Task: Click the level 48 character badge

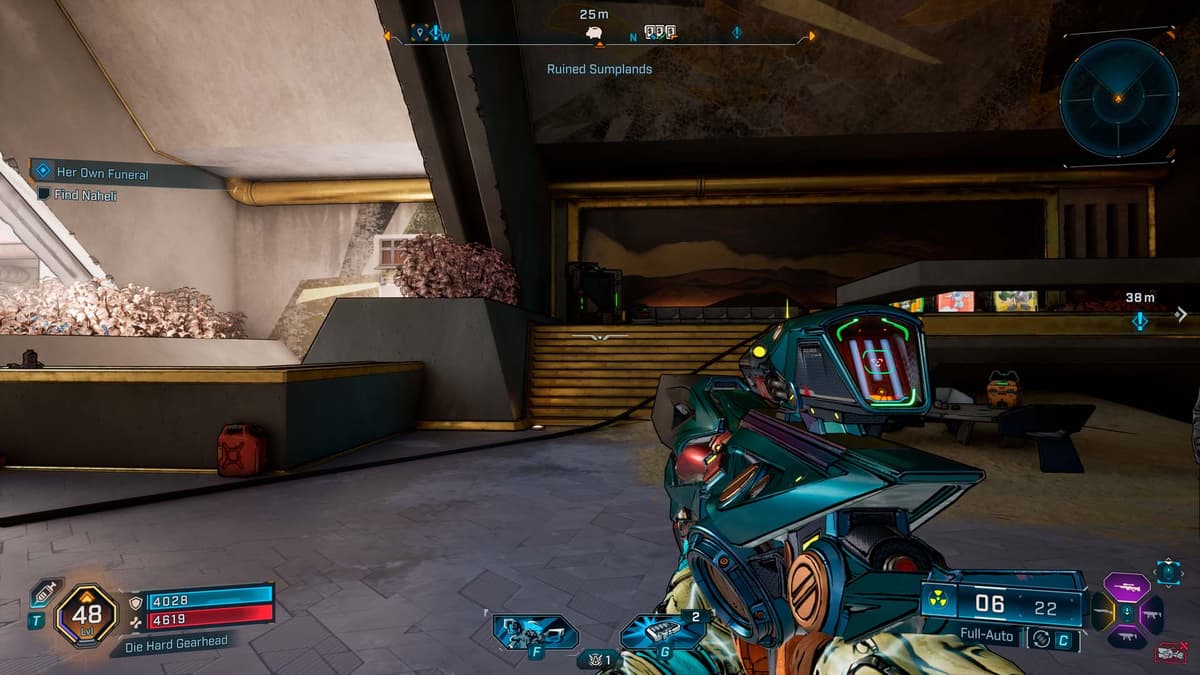Action: 86,615
